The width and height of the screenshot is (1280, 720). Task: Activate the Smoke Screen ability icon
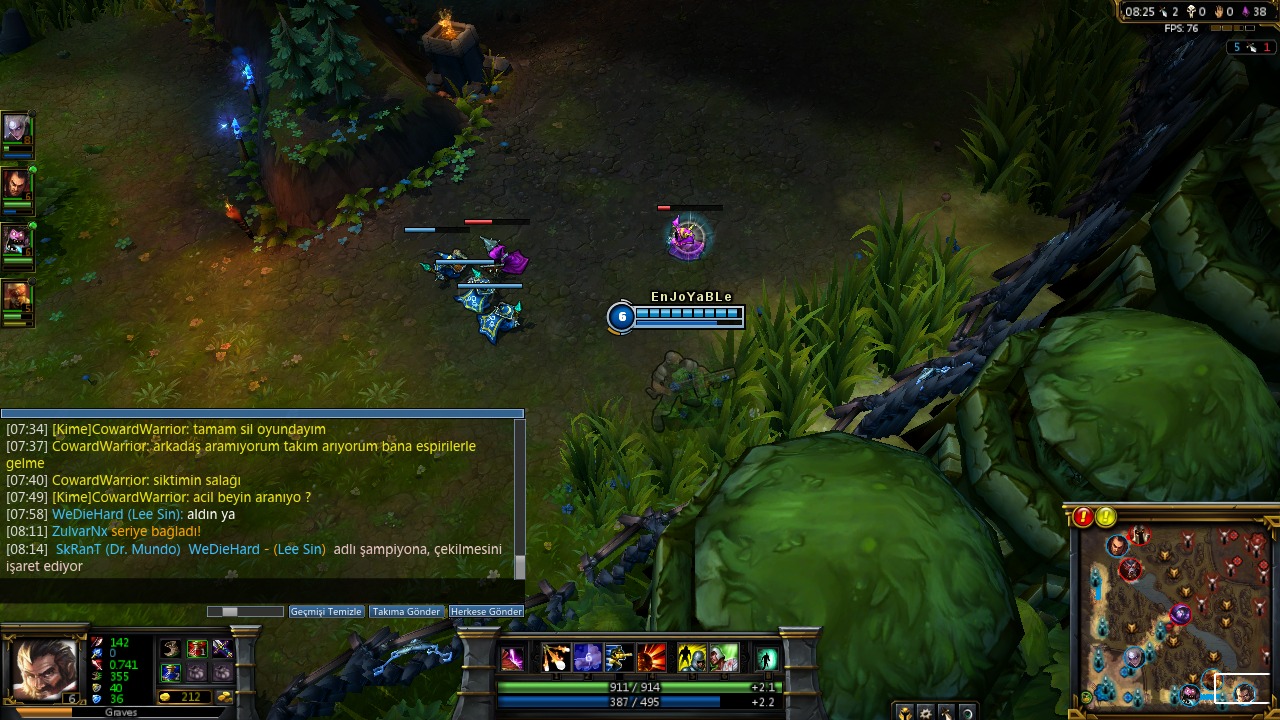coord(587,658)
